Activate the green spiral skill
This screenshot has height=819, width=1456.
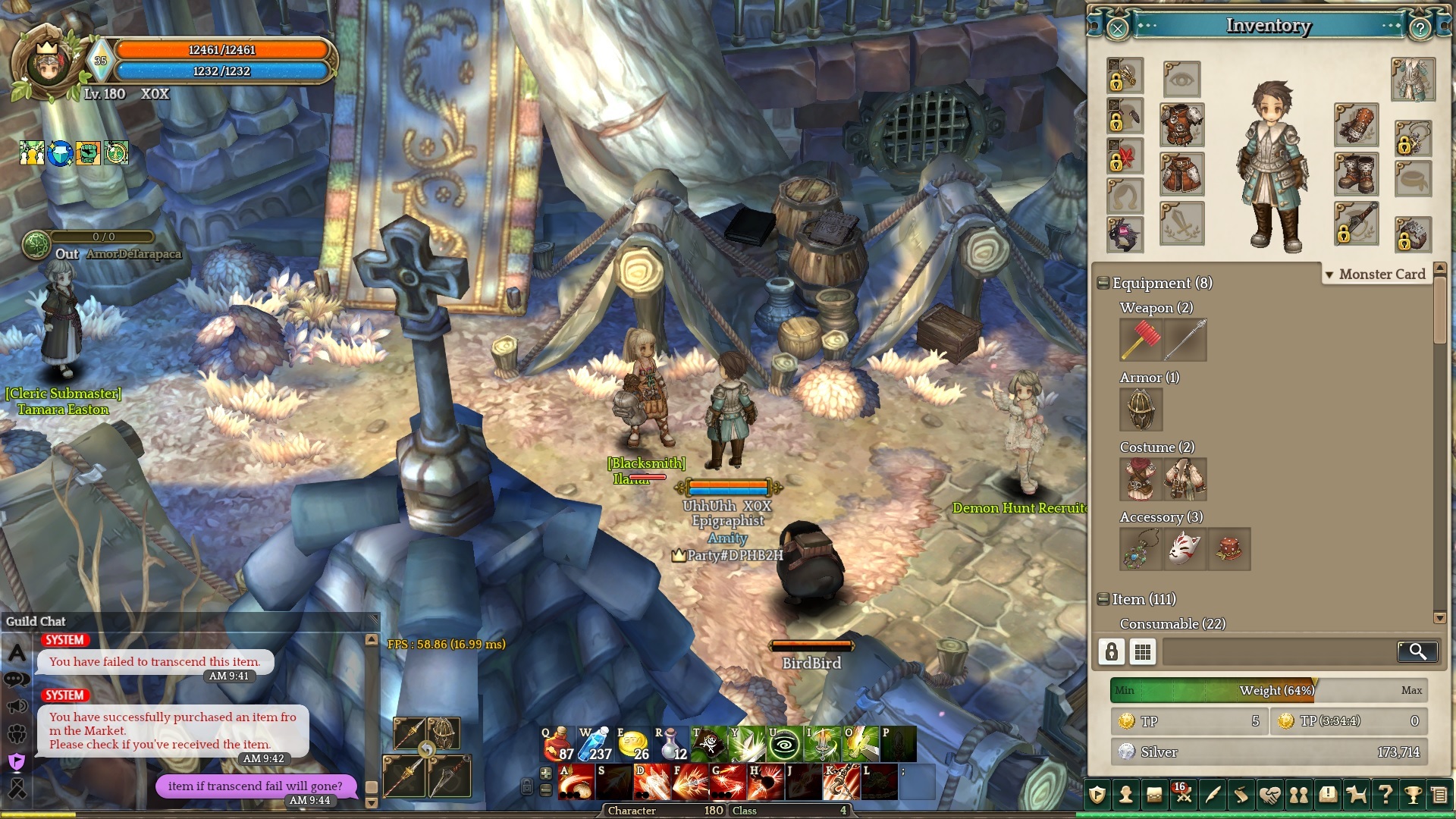click(x=785, y=744)
